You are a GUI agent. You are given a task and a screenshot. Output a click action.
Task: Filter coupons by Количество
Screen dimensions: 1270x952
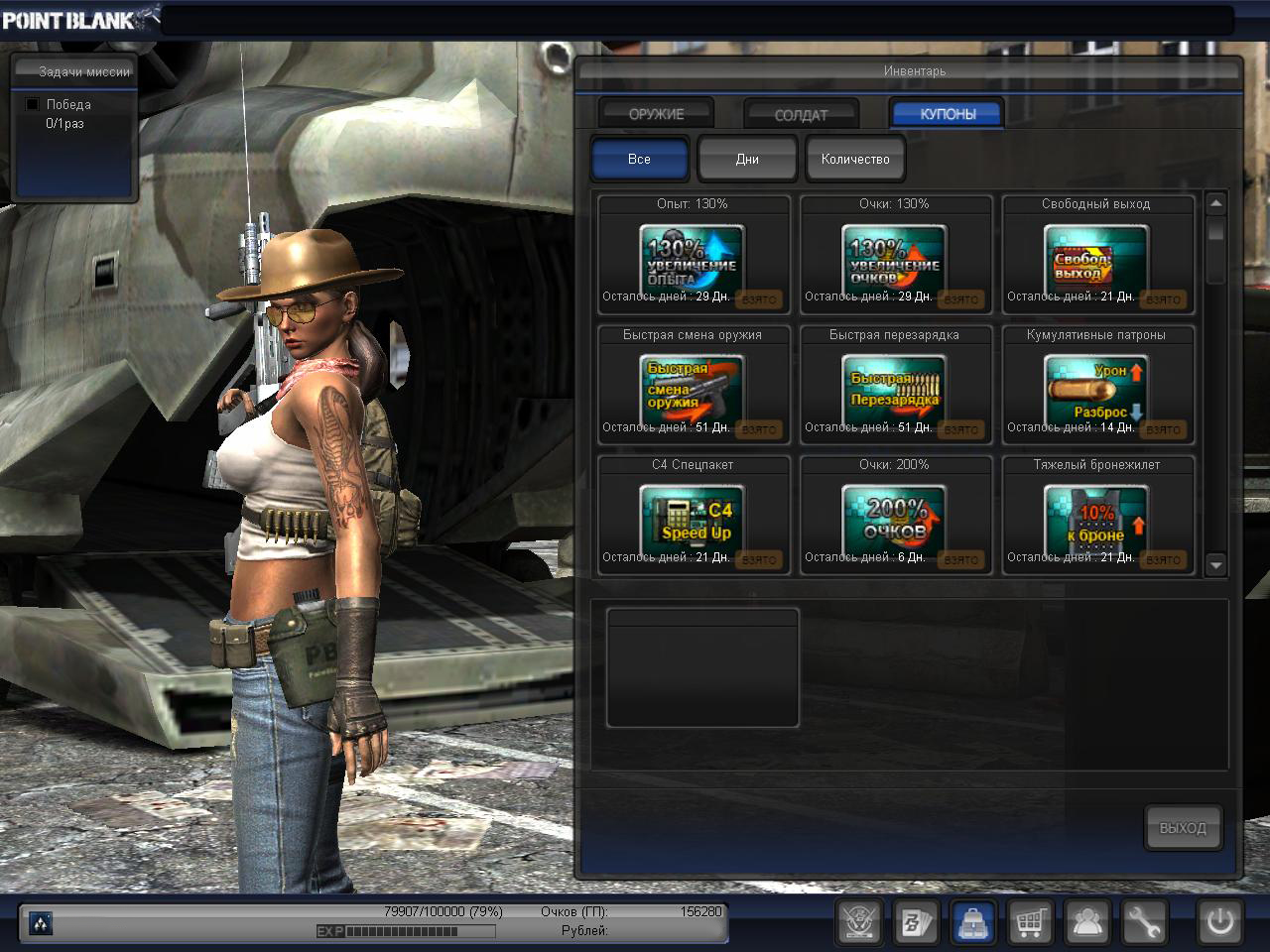pos(855,159)
